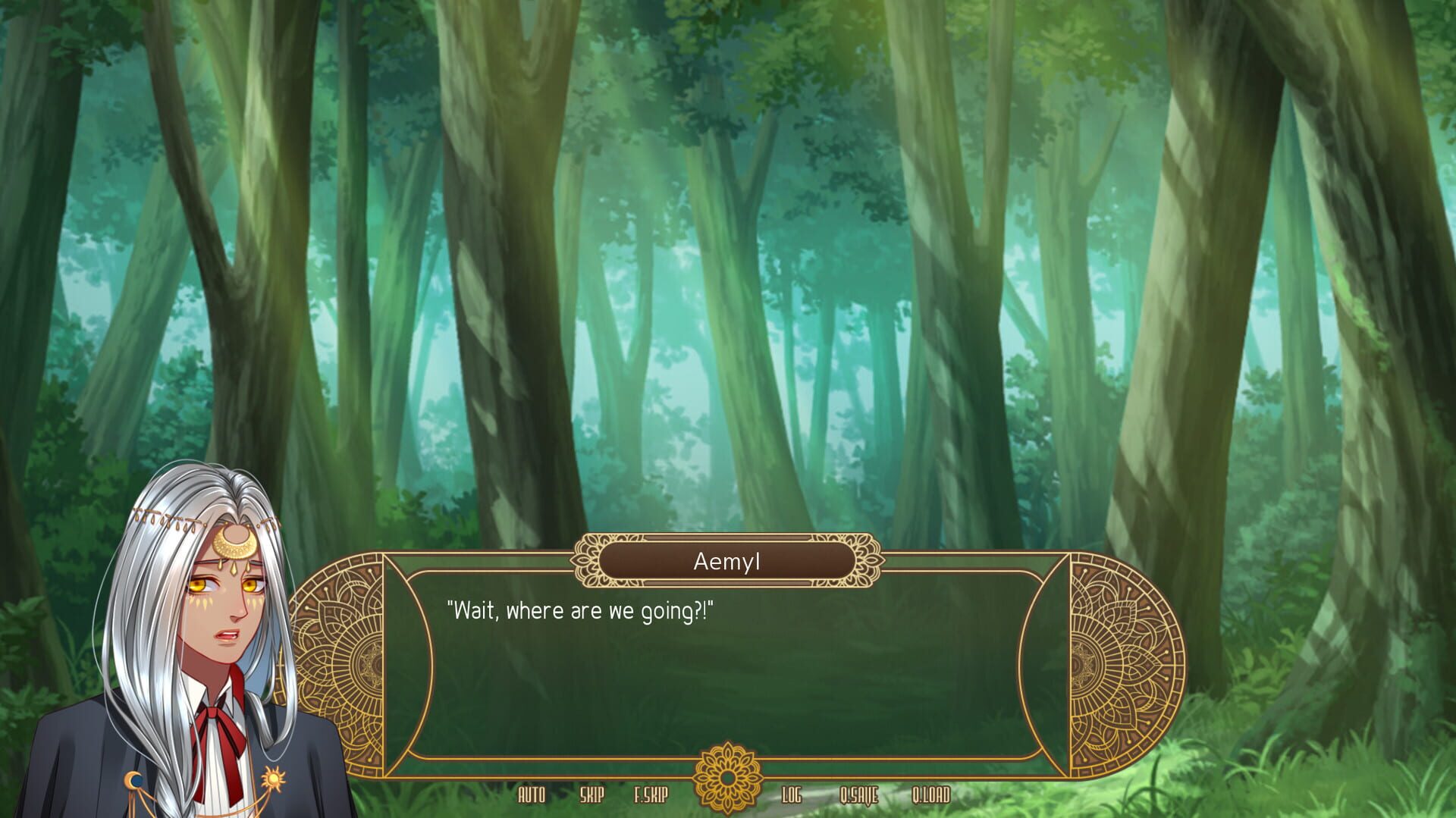Click the curved left edge panel of the textbox
This screenshot has height=818, width=1456.
400,663
